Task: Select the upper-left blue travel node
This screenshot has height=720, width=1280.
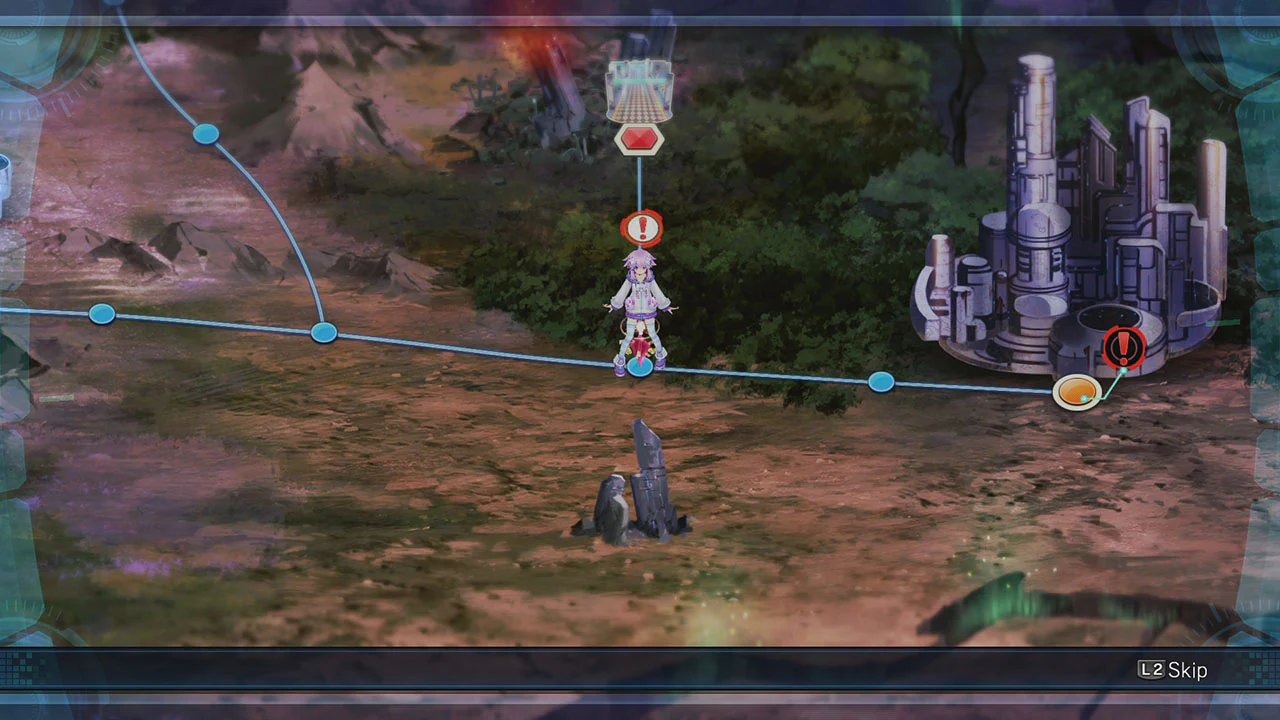Action: (205, 134)
